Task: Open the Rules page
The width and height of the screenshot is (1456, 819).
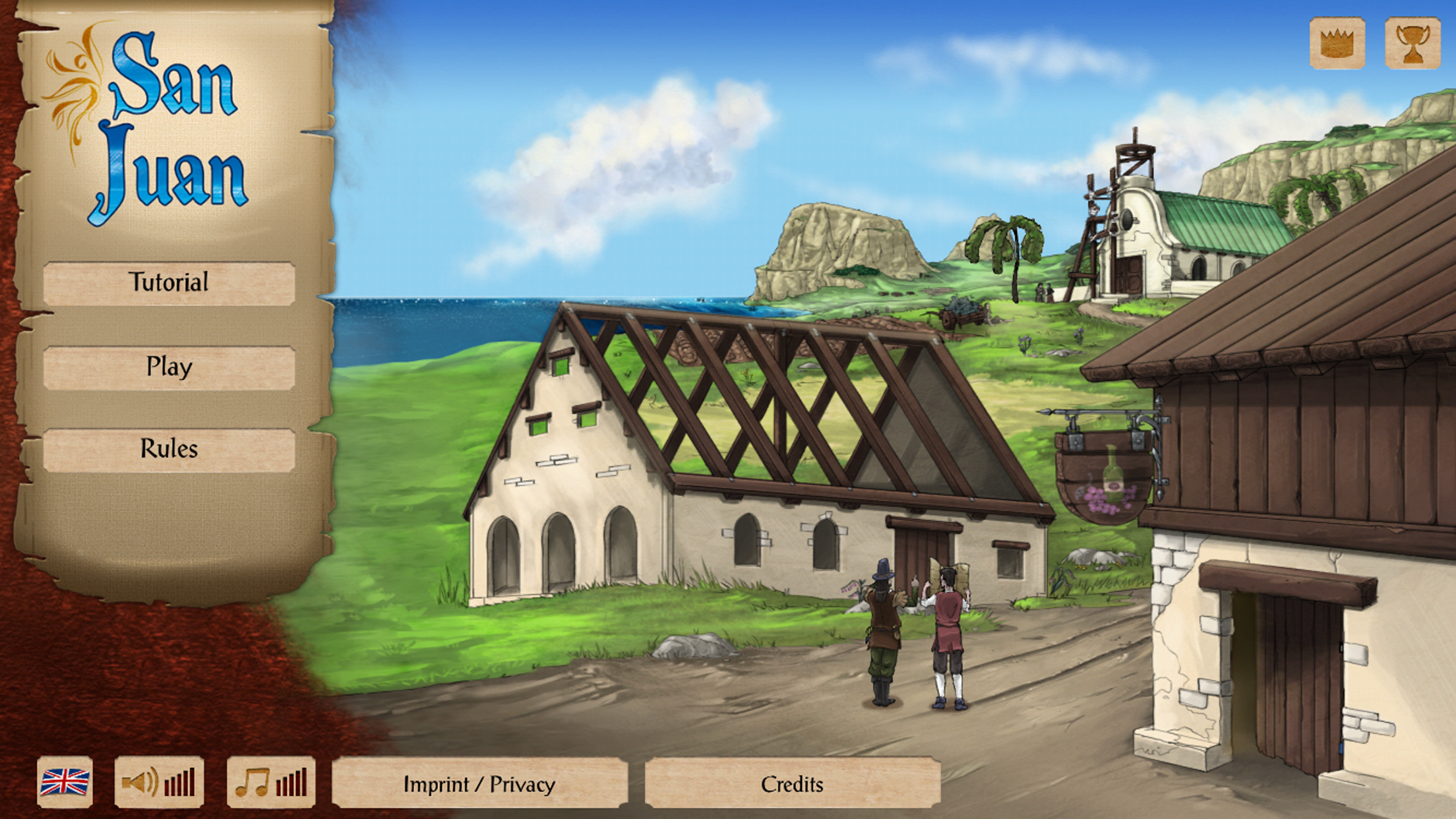Action: pyautogui.click(x=169, y=450)
